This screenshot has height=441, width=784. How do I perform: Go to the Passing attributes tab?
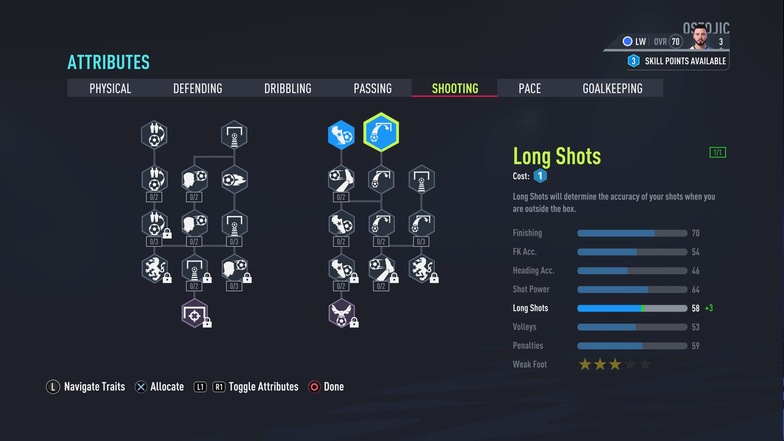tap(372, 88)
